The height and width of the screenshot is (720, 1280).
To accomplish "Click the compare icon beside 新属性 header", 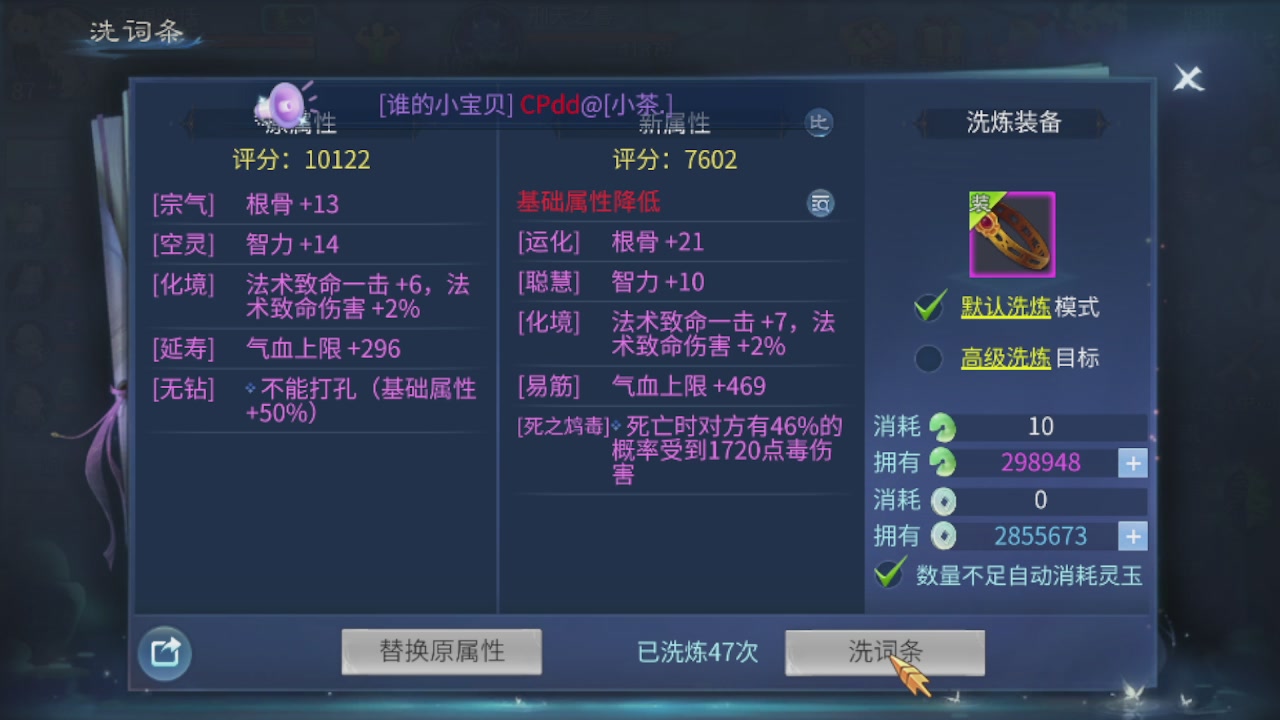I will 819,123.
